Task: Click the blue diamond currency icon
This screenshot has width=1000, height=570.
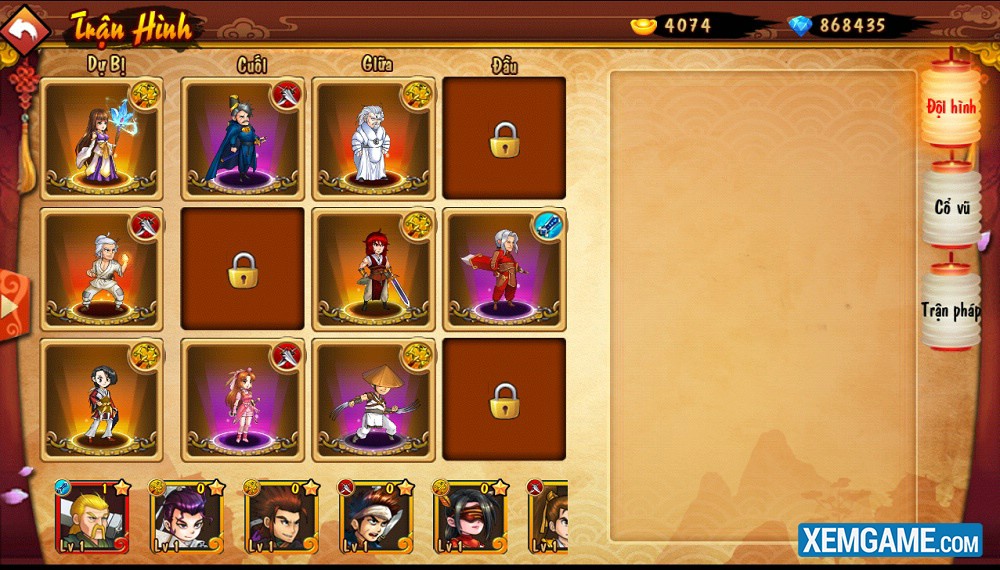Action: 800,25
